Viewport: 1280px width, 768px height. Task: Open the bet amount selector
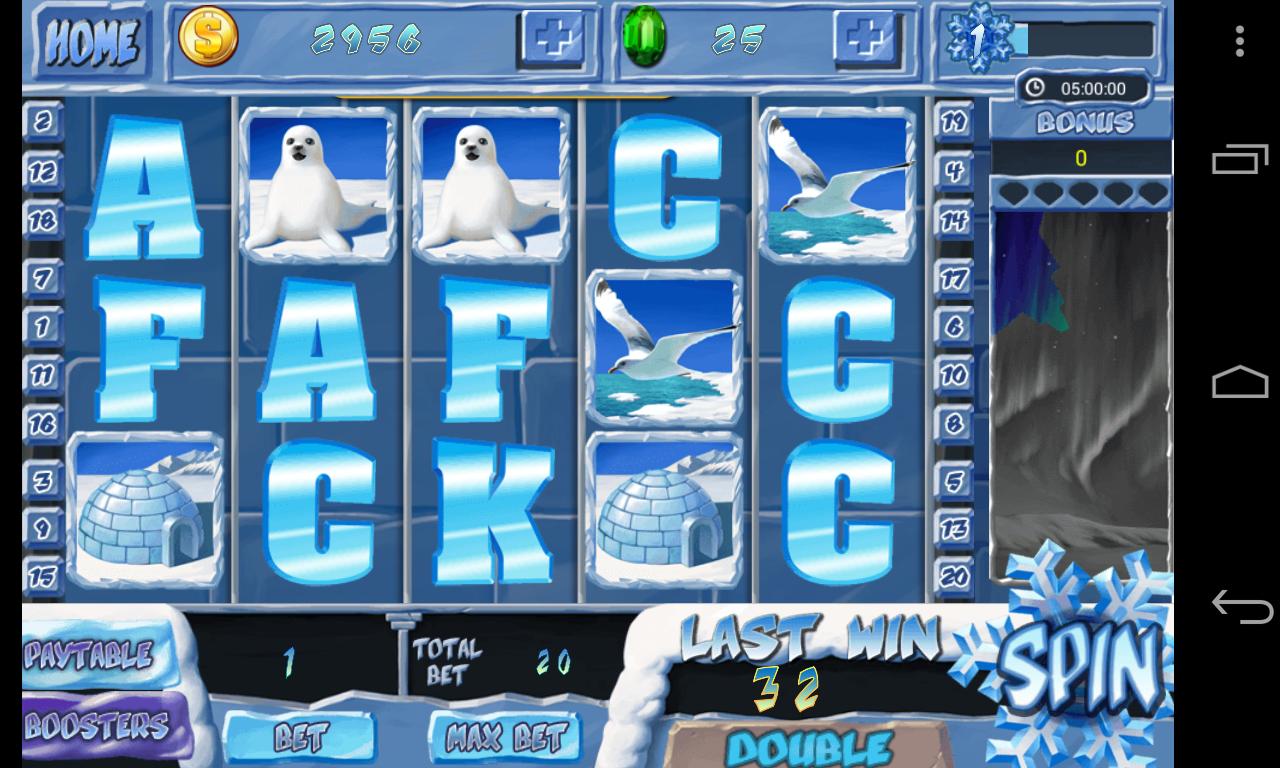(302, 735)
